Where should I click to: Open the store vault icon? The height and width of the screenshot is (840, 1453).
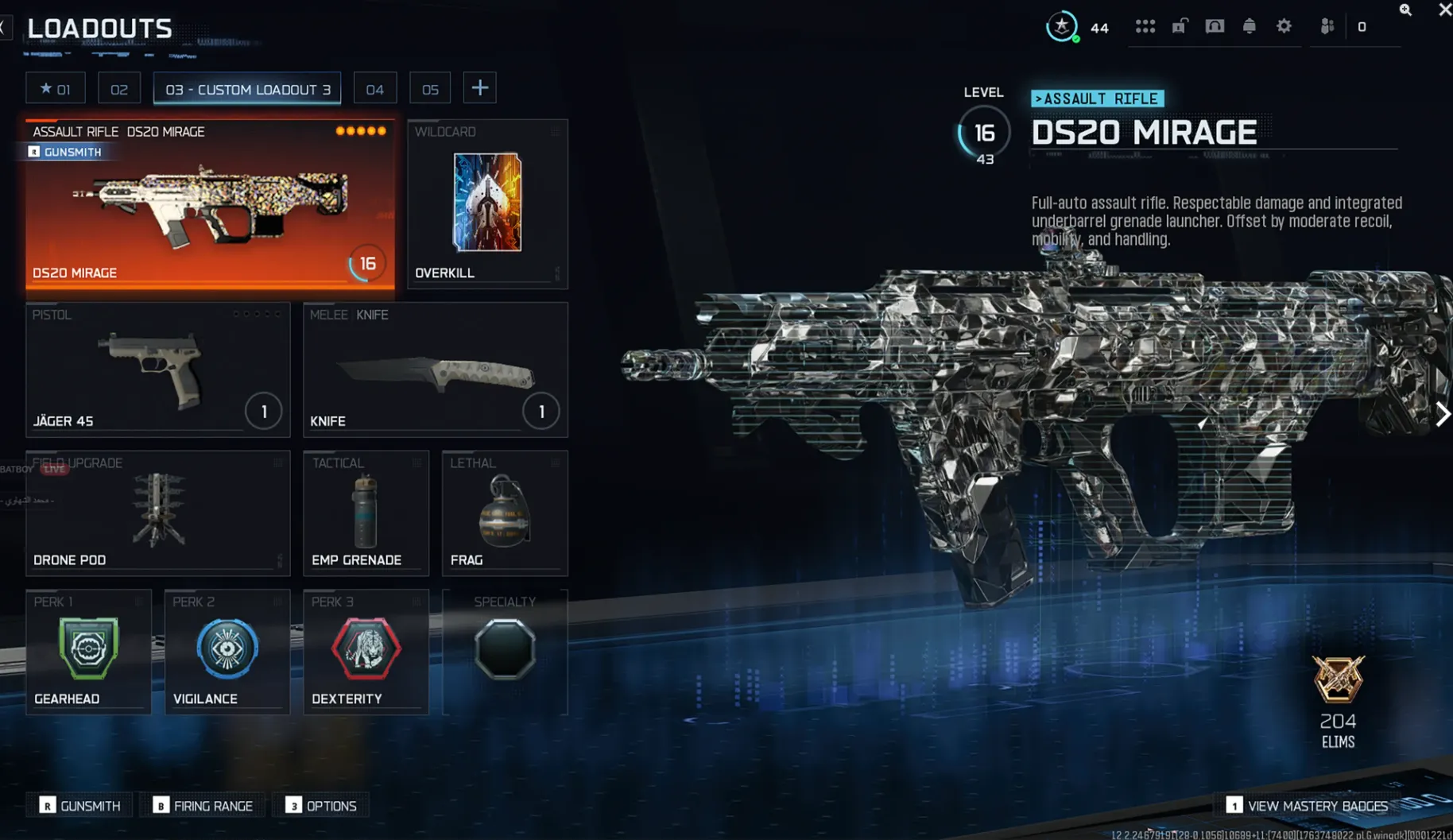point(1215,26)
